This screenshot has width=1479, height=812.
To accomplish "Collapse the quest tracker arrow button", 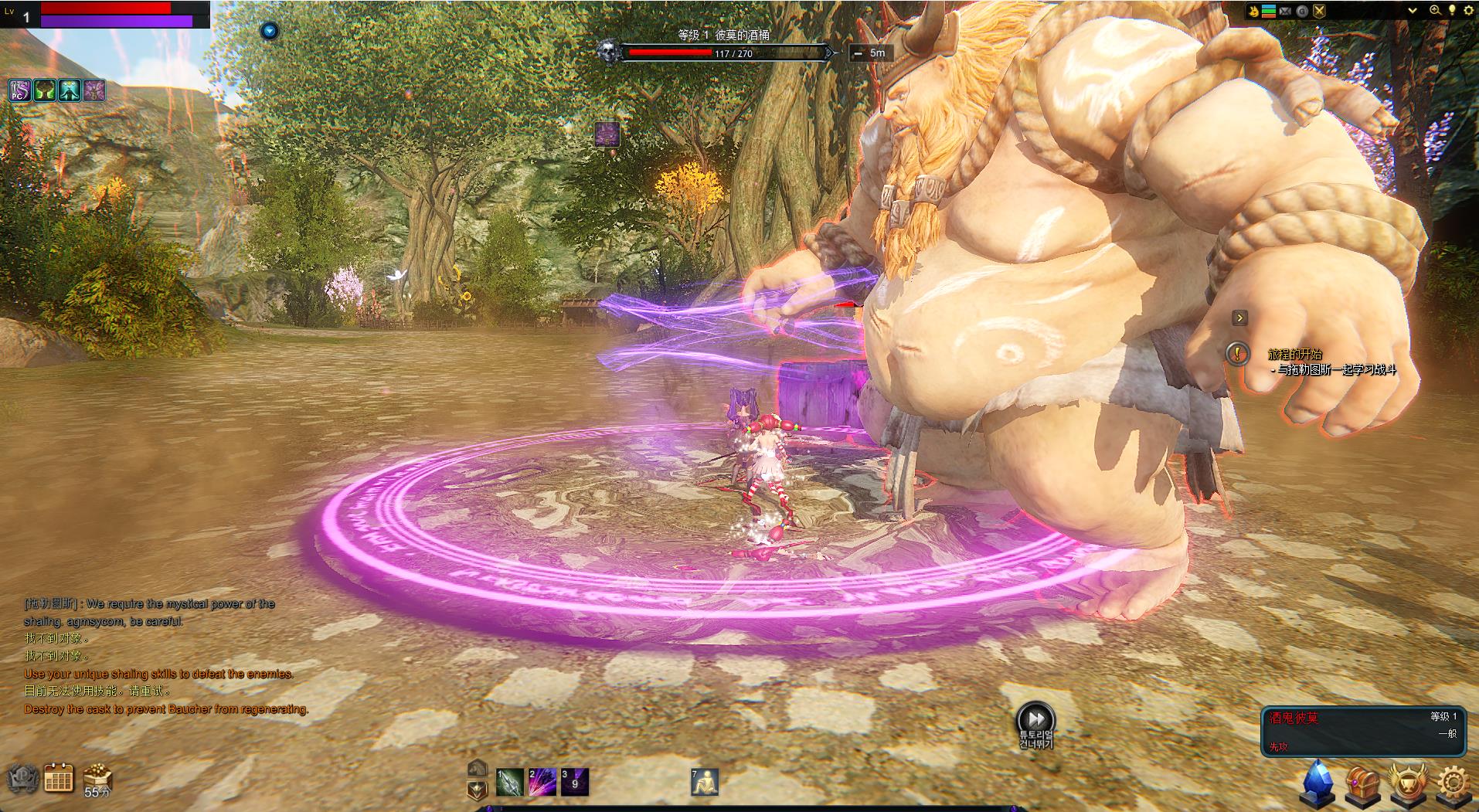I will pos(1239,318).
